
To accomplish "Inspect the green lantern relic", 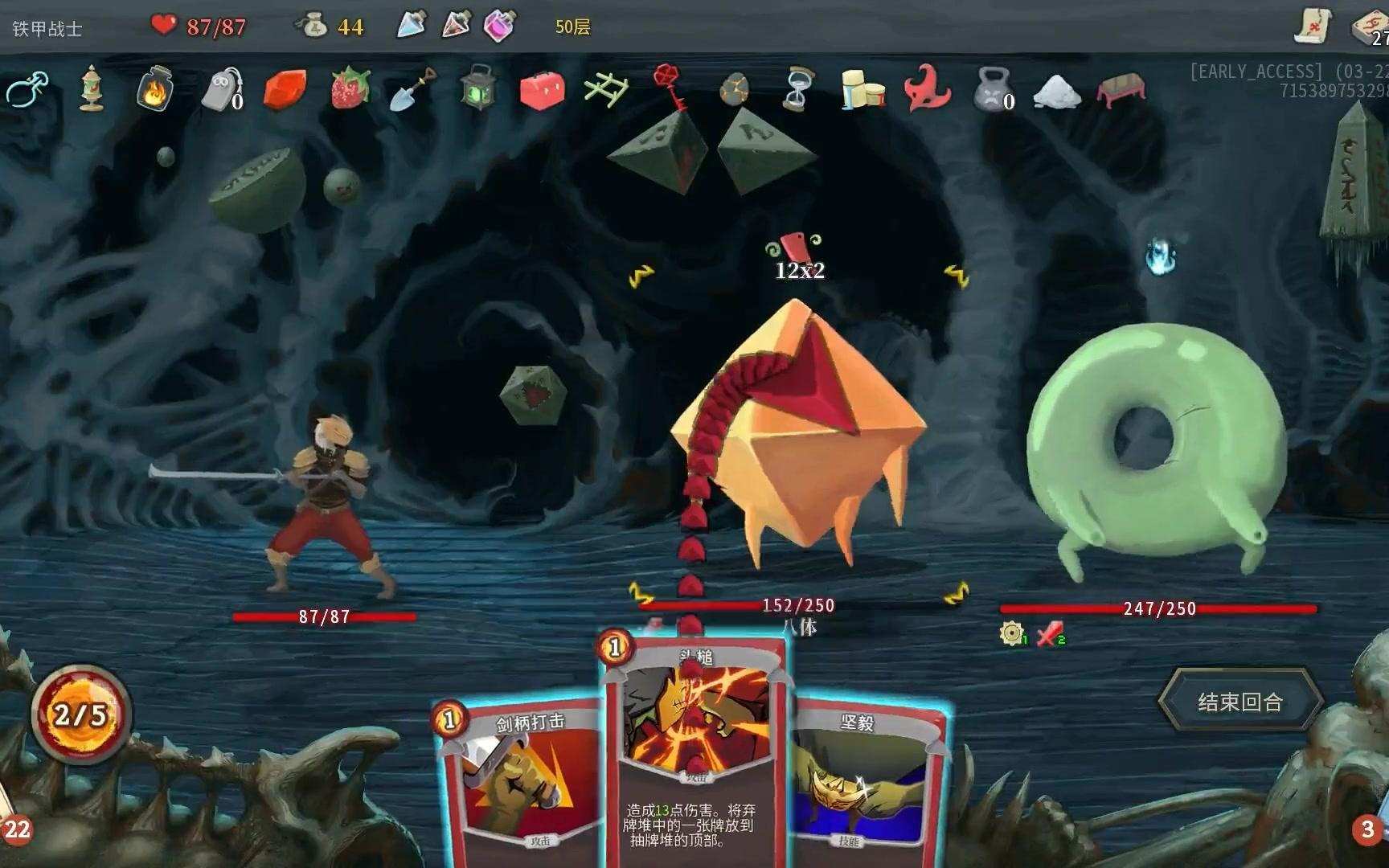I will (x=479, y=88).
